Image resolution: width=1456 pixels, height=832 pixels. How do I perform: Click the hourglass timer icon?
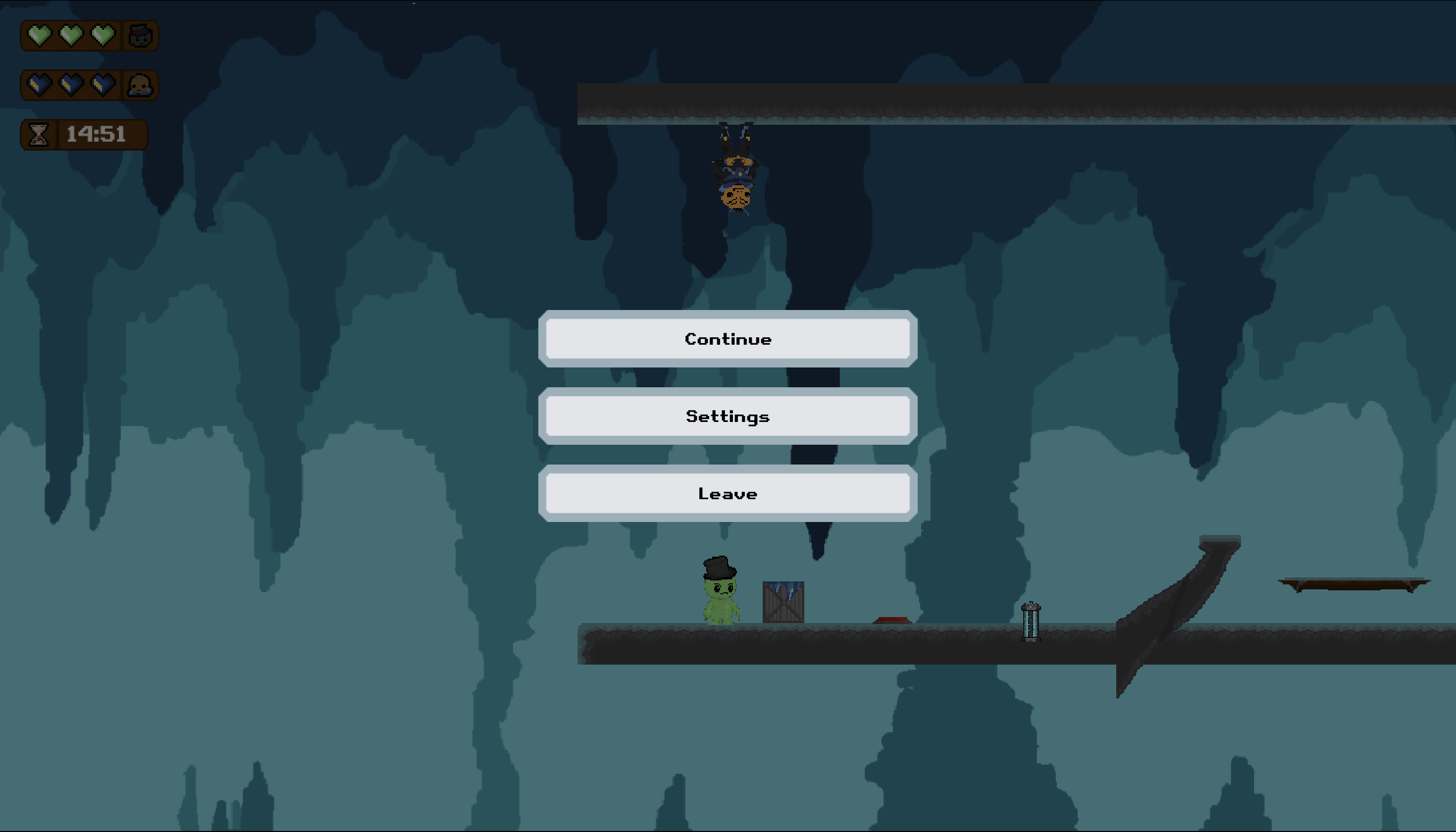pyautogui.click(x=39, y=135)
